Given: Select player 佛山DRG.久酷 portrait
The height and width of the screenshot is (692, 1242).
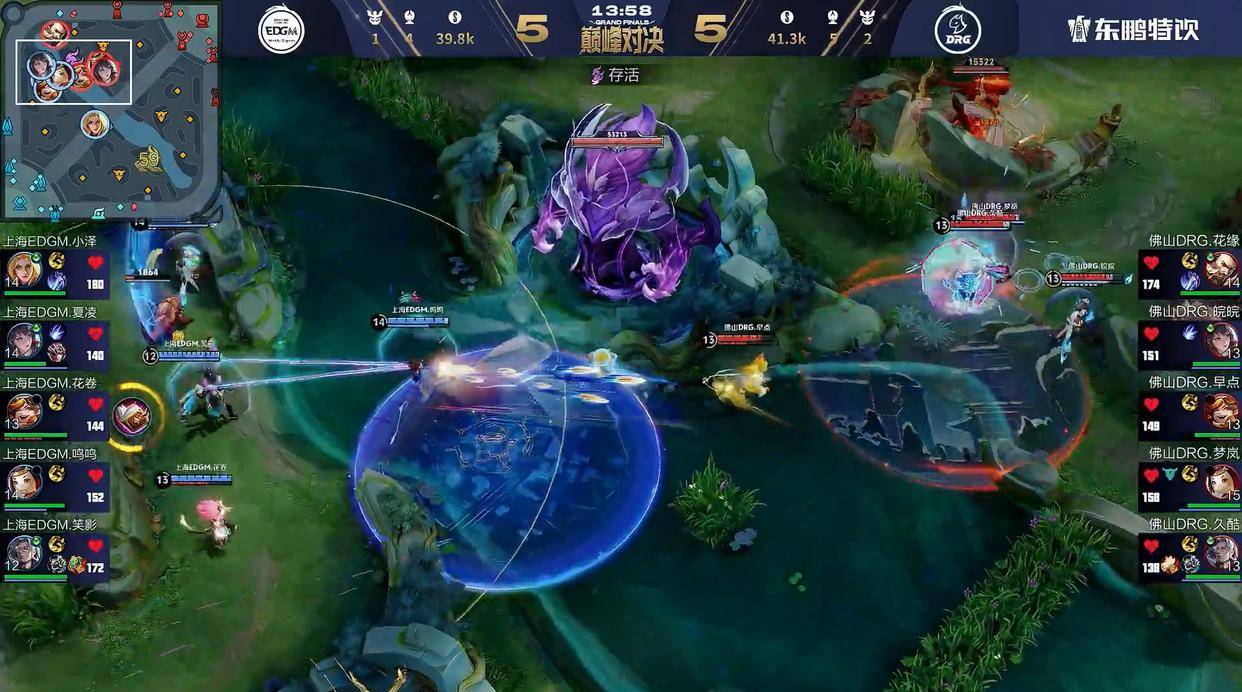Looking at the screenshot, I should [x=1220, y=553].
